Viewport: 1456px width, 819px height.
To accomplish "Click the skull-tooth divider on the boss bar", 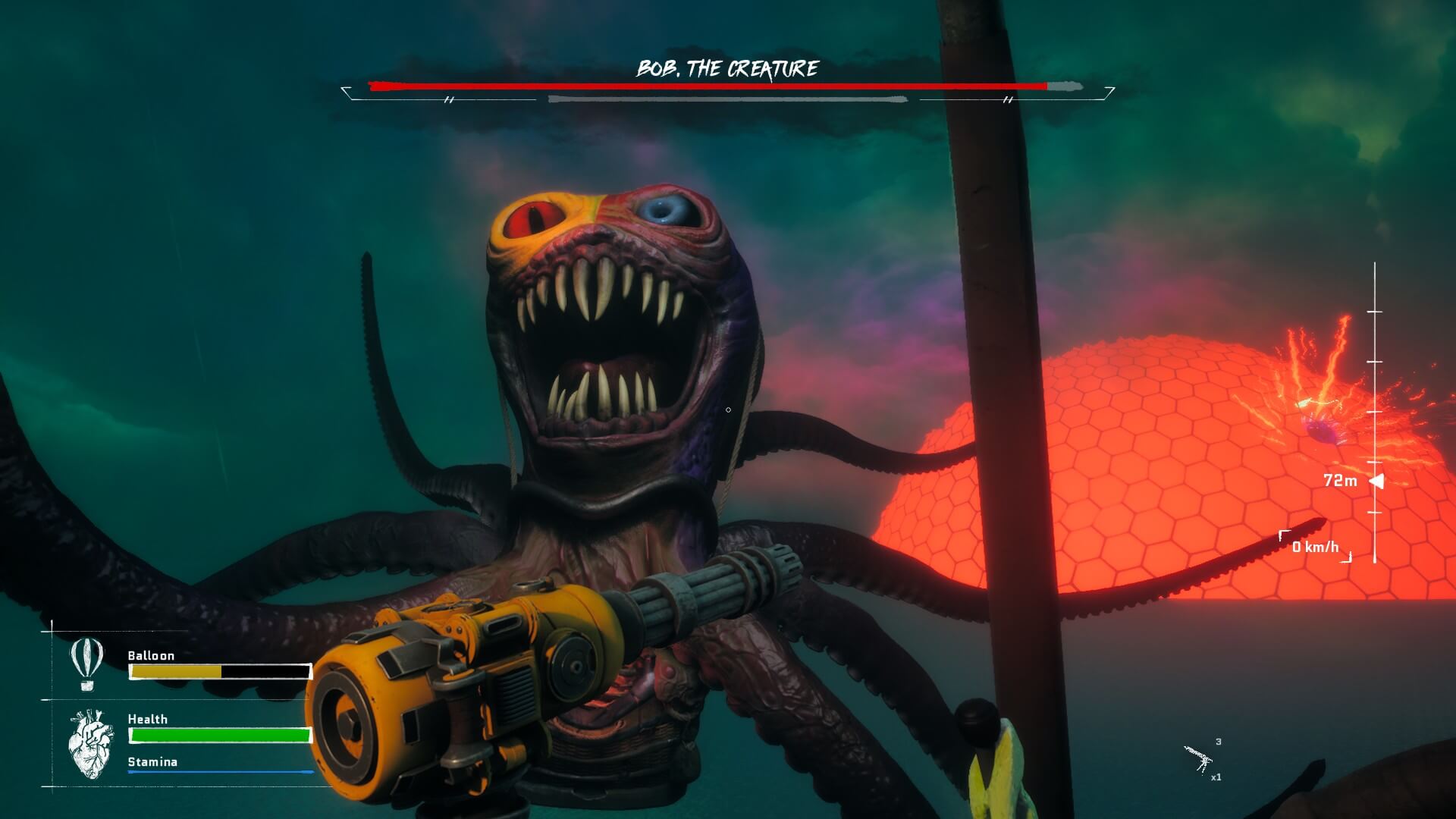I will coord(449,99).
